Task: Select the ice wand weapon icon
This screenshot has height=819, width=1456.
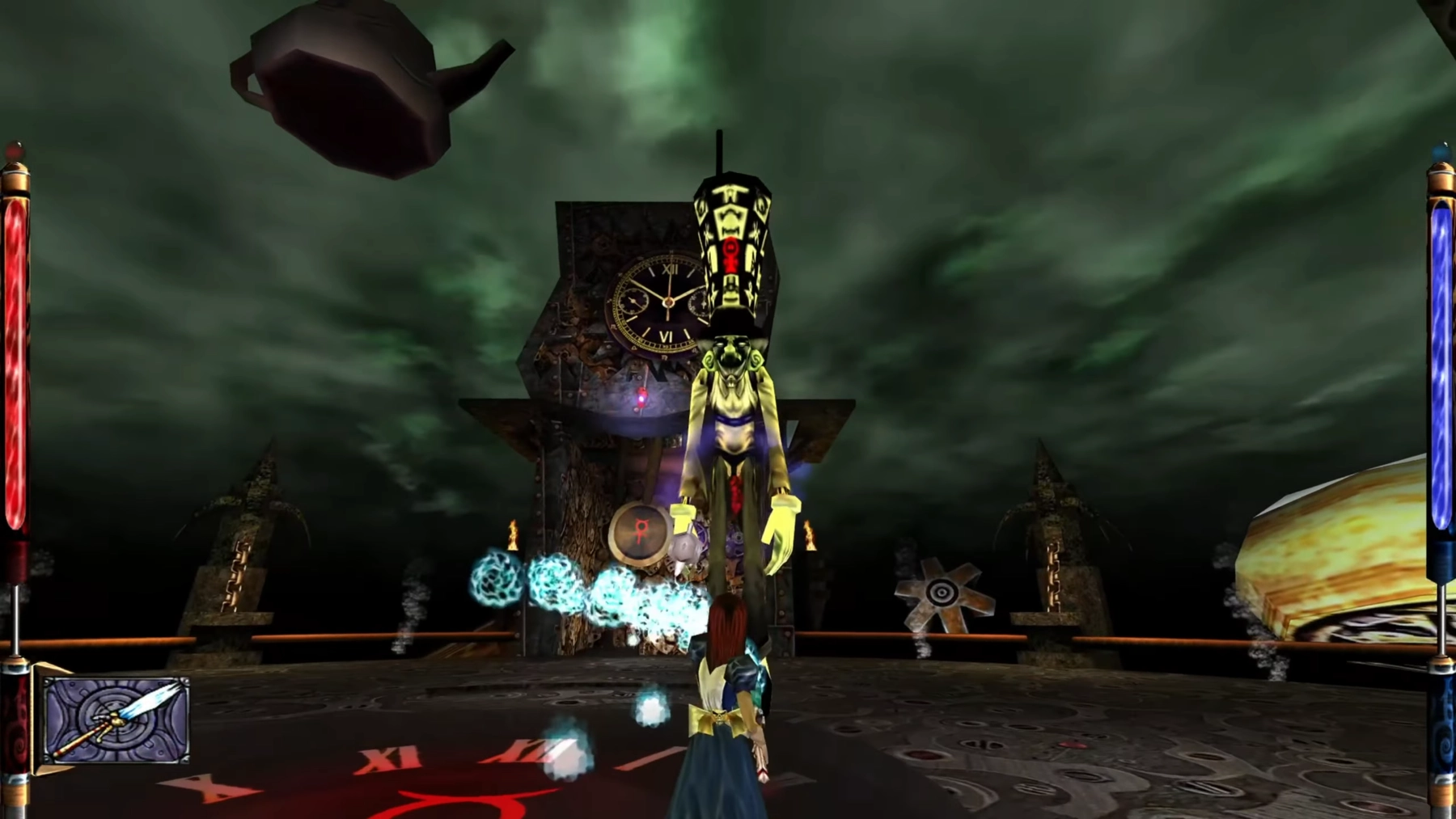Action: (x=116, y=719)
